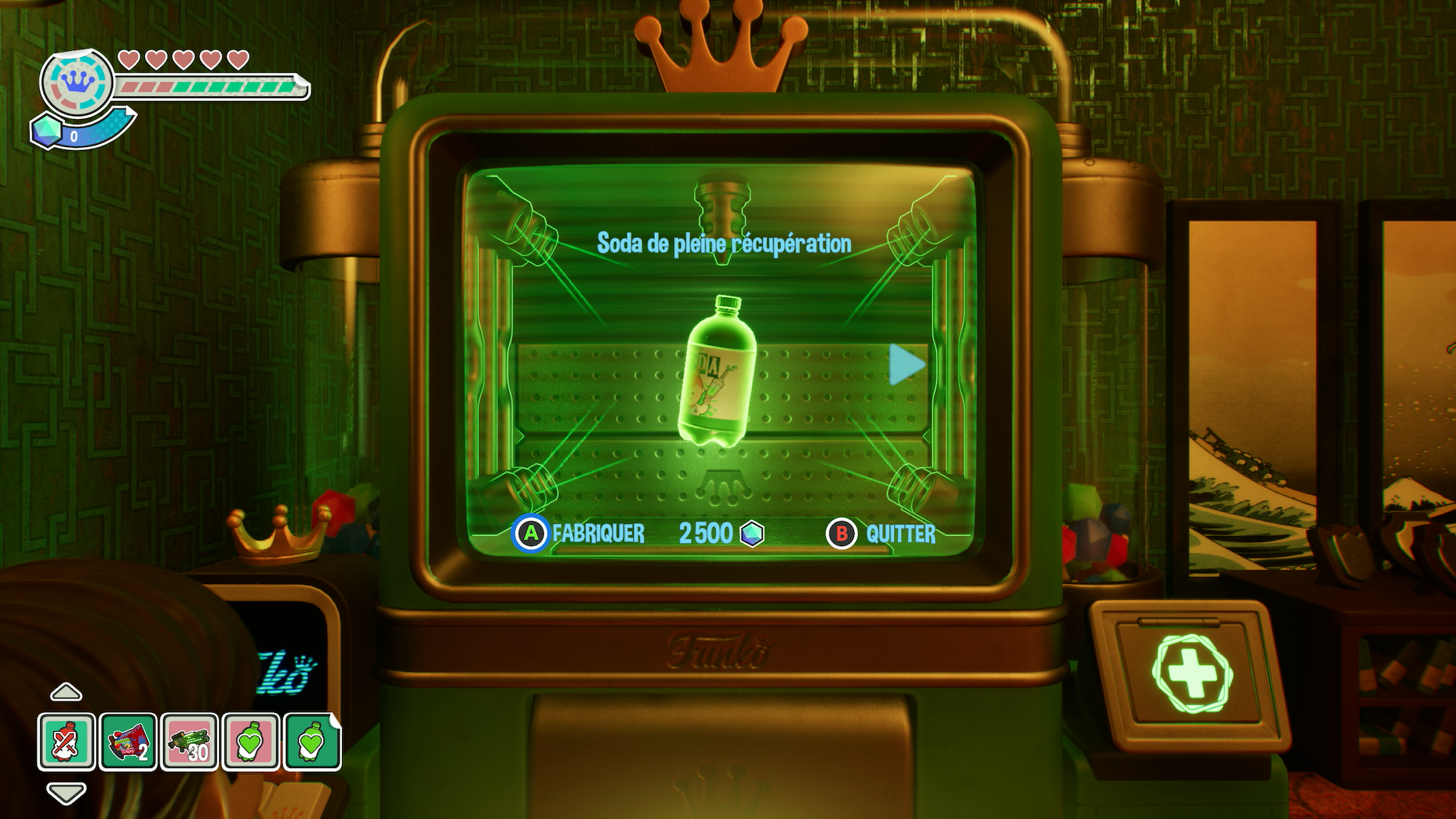Equip the green blaster weapon slot
The height and width of the screenshot is (819, 1456).
tap(190, 742)
